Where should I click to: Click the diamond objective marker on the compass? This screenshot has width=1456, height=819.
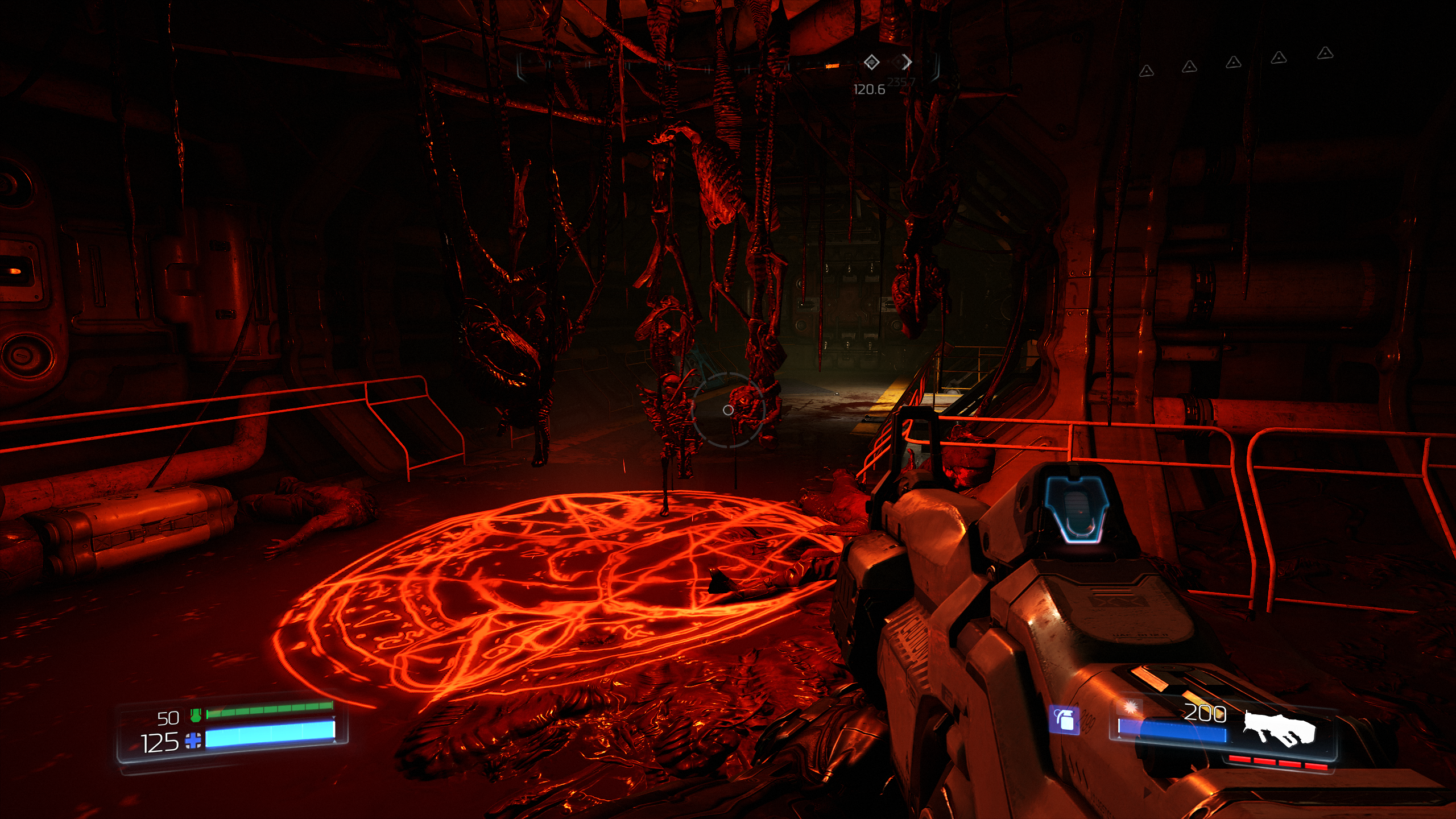pos(871,62)
